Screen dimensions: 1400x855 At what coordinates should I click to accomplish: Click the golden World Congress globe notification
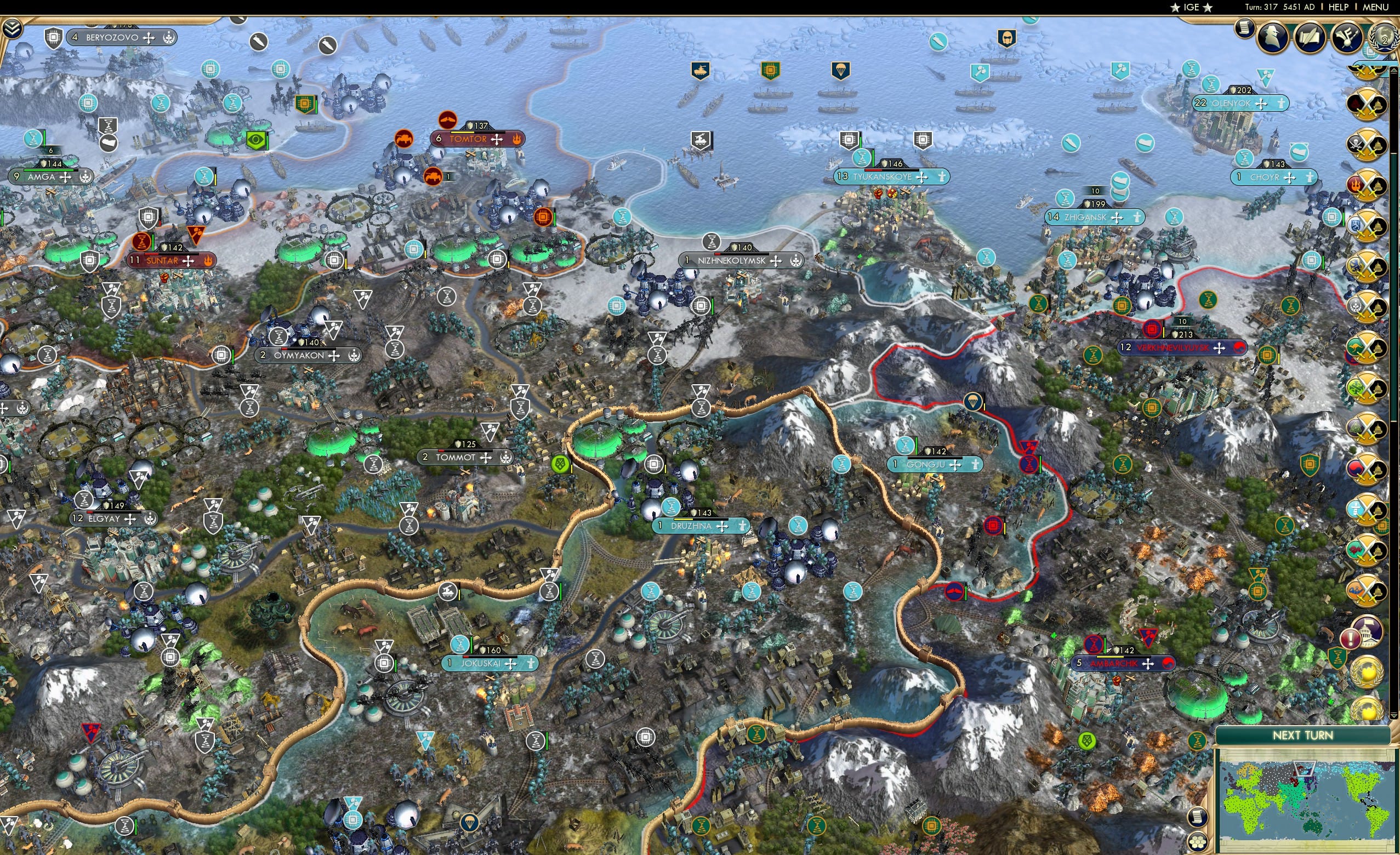coord(1367,671)
